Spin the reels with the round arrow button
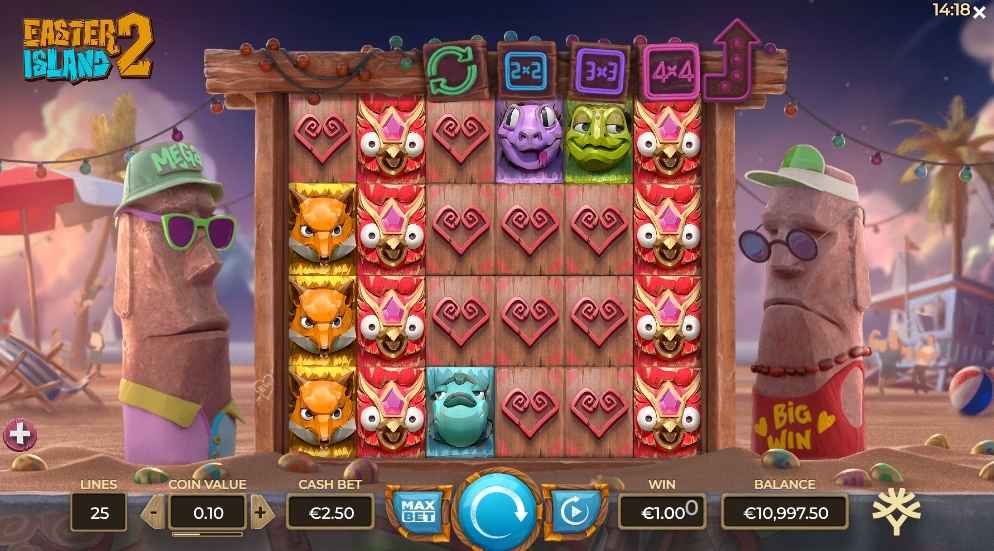 [x=496, y=511]
